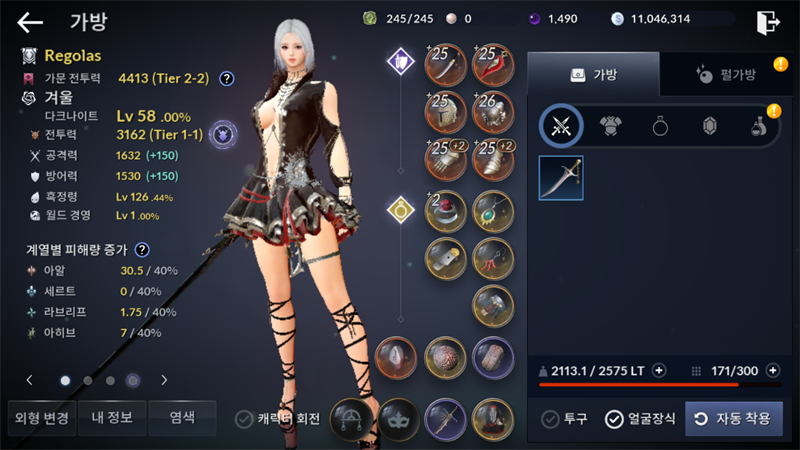
Task: Expand bag weight limit with plus button
Action: [658, 371]
